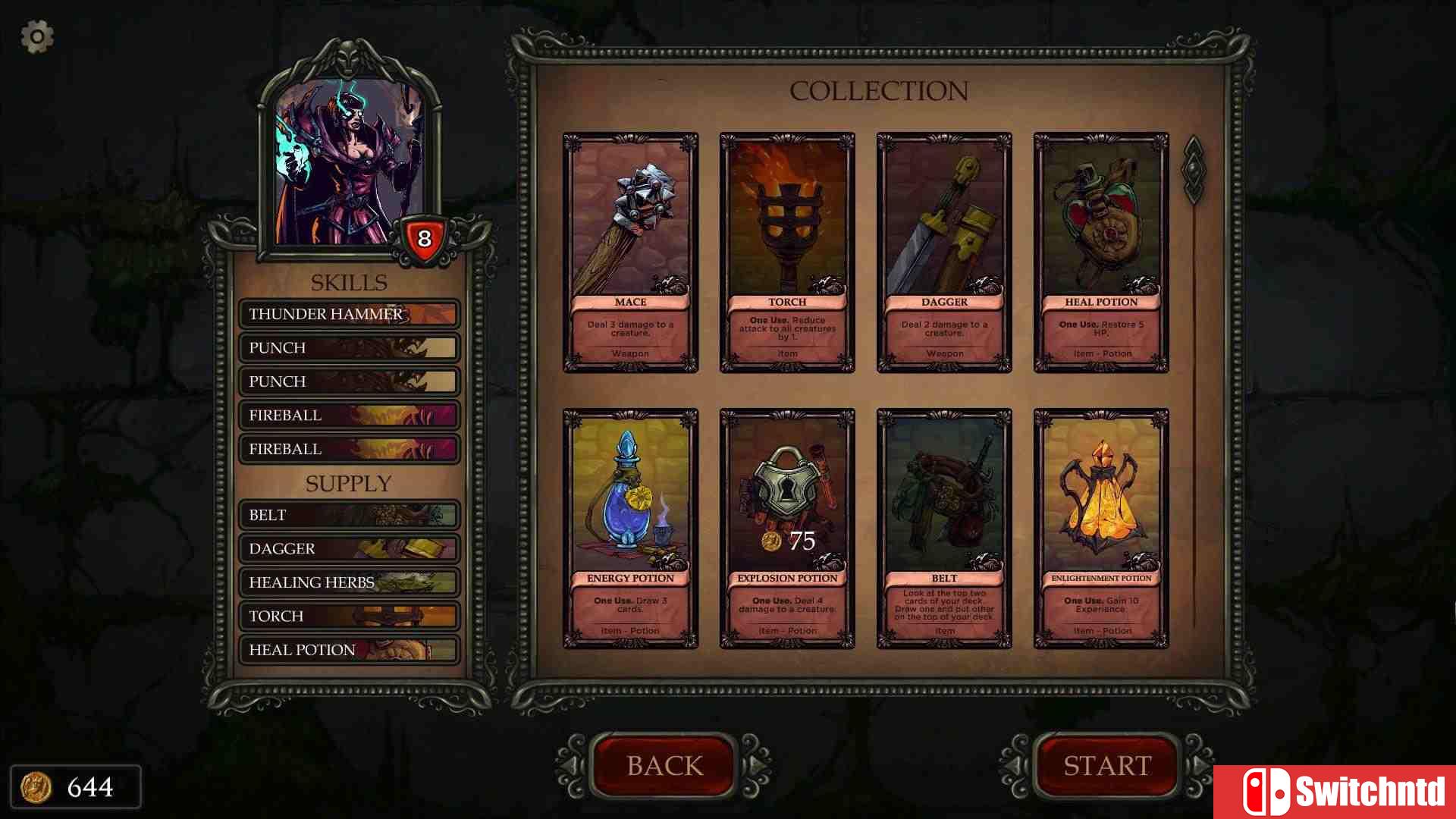Image resolution: width=1456 pixels, height=819 pixels.
Task: Click the Torch supply row
Action: pos(349,616)
